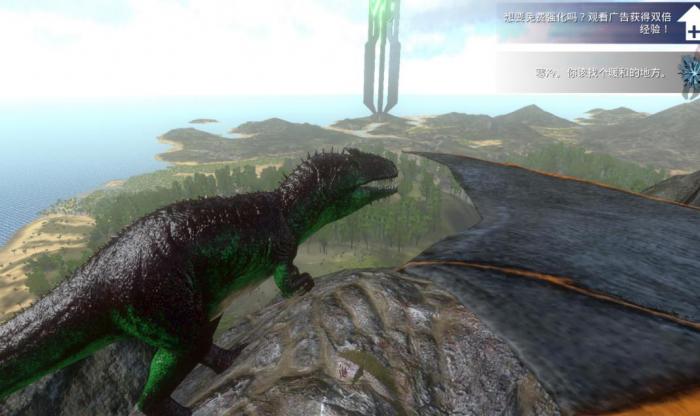Select the cold warning notification
Screen dimensions: 700x416
587,73
